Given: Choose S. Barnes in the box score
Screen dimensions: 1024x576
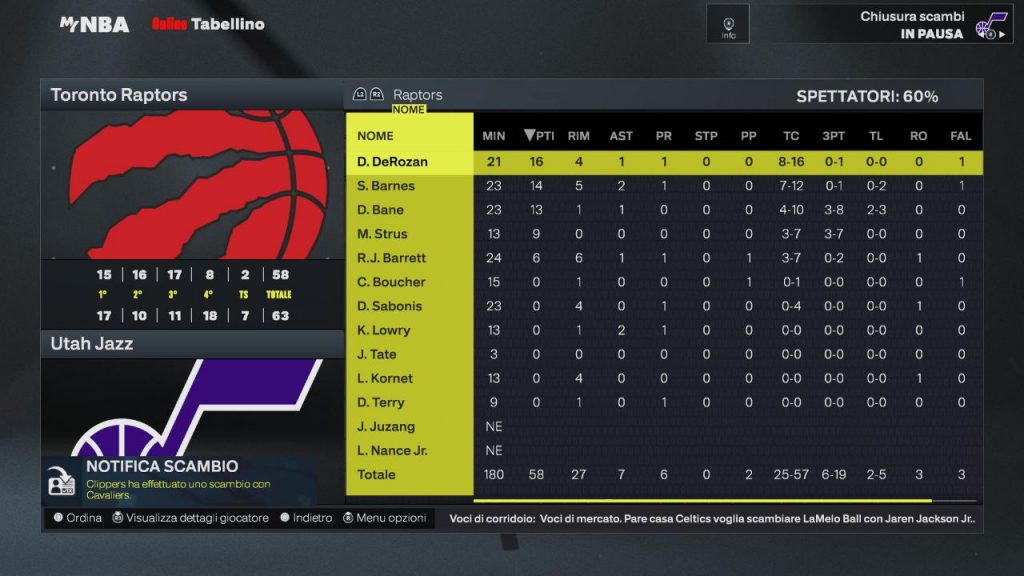Looking at the screenshot, I should (386, 186).
